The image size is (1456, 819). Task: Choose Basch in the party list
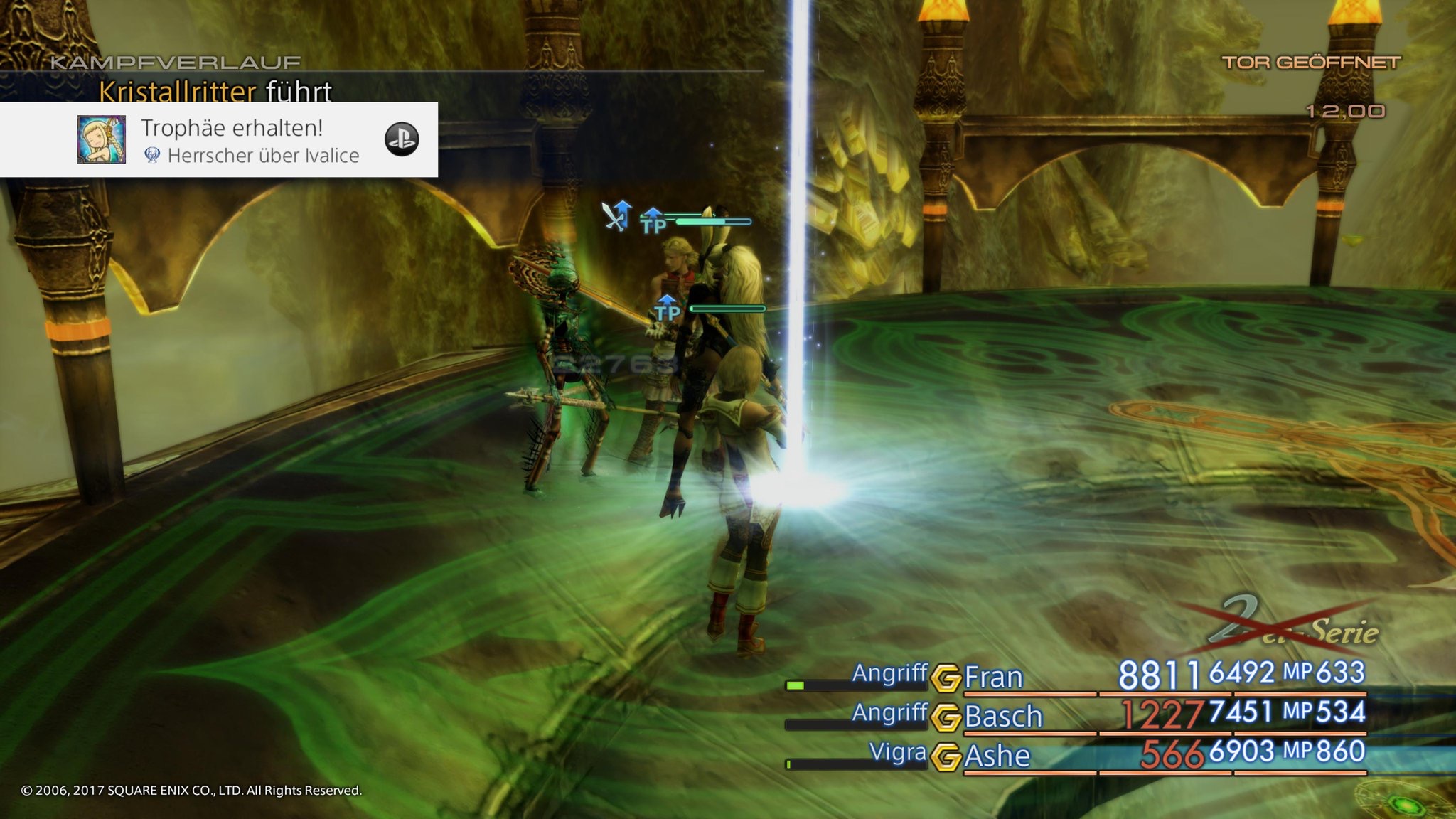click(1003, 716)
